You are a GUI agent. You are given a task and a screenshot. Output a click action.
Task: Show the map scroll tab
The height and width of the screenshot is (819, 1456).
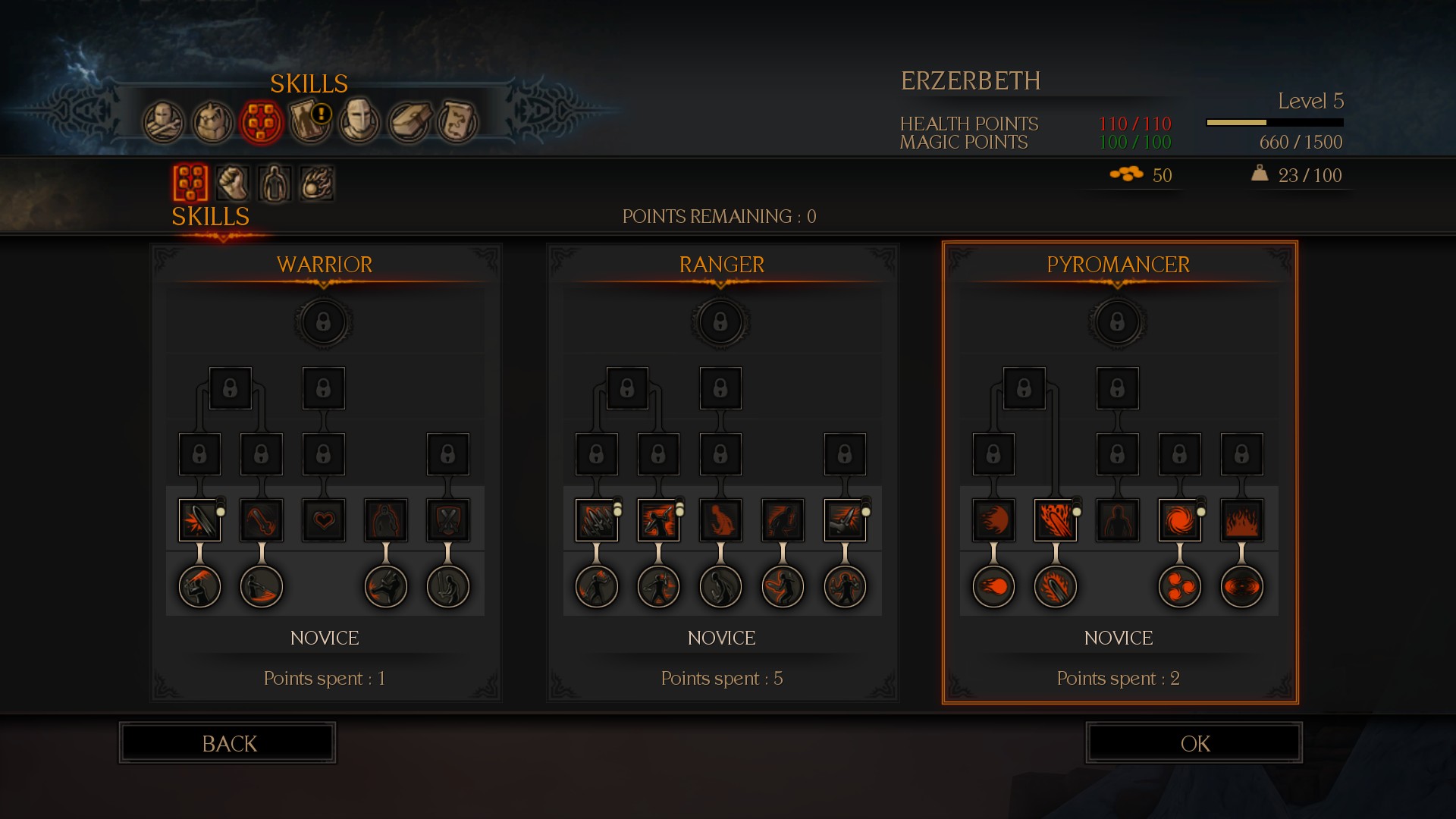pyautogui.click(x=457, y=121)
